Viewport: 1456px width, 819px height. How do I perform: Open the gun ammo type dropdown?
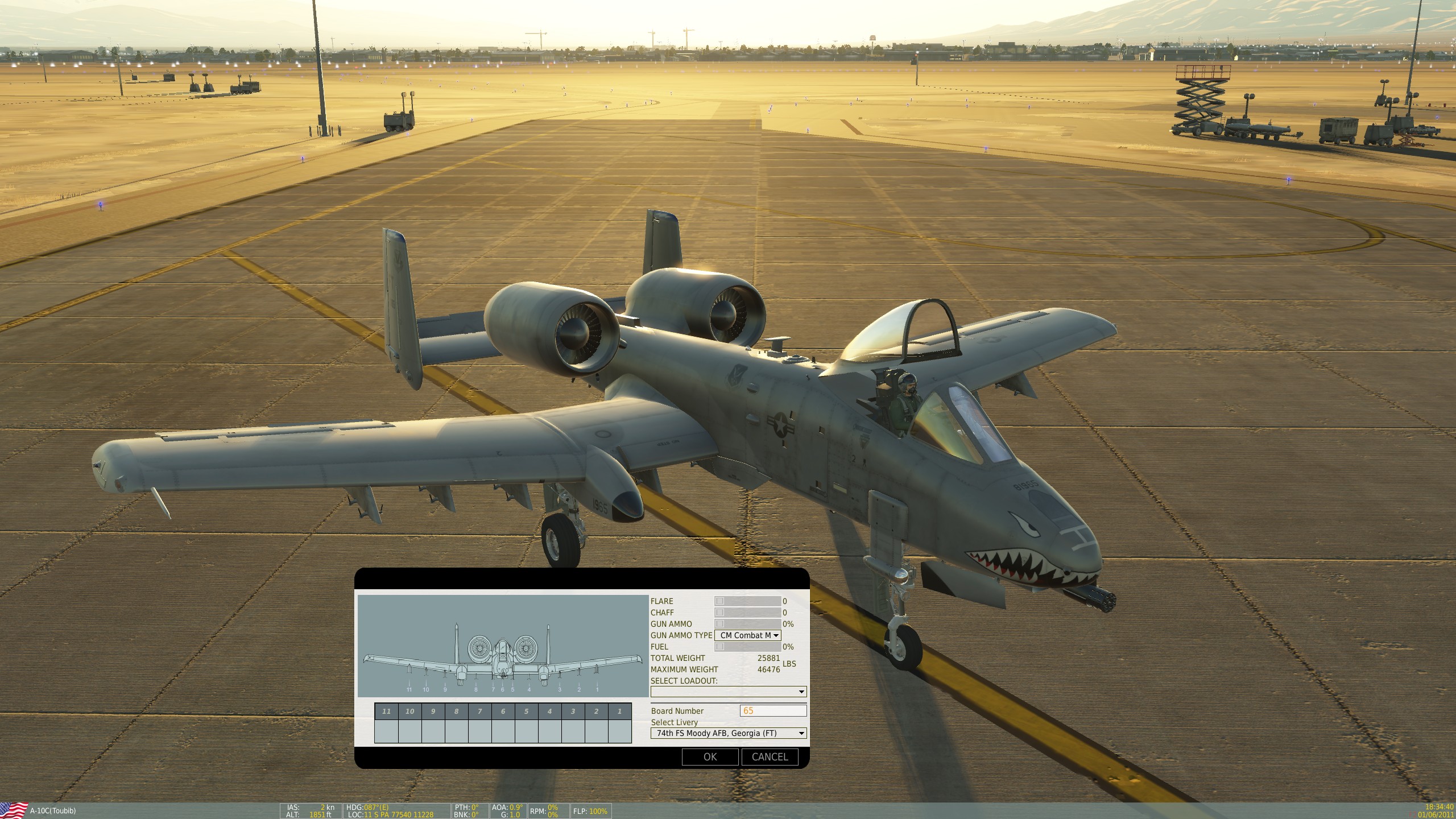(x=747, y=635)
